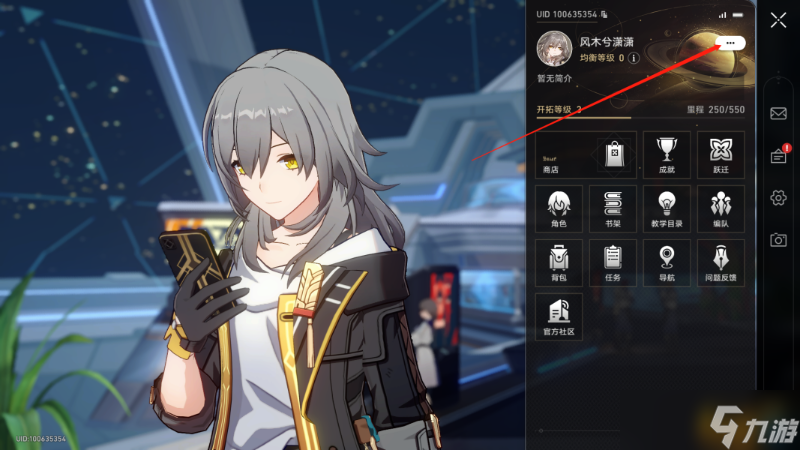Open the Bookshelf (书架)
The width and height of the screenshot is (800, 450).
(613, 208)
